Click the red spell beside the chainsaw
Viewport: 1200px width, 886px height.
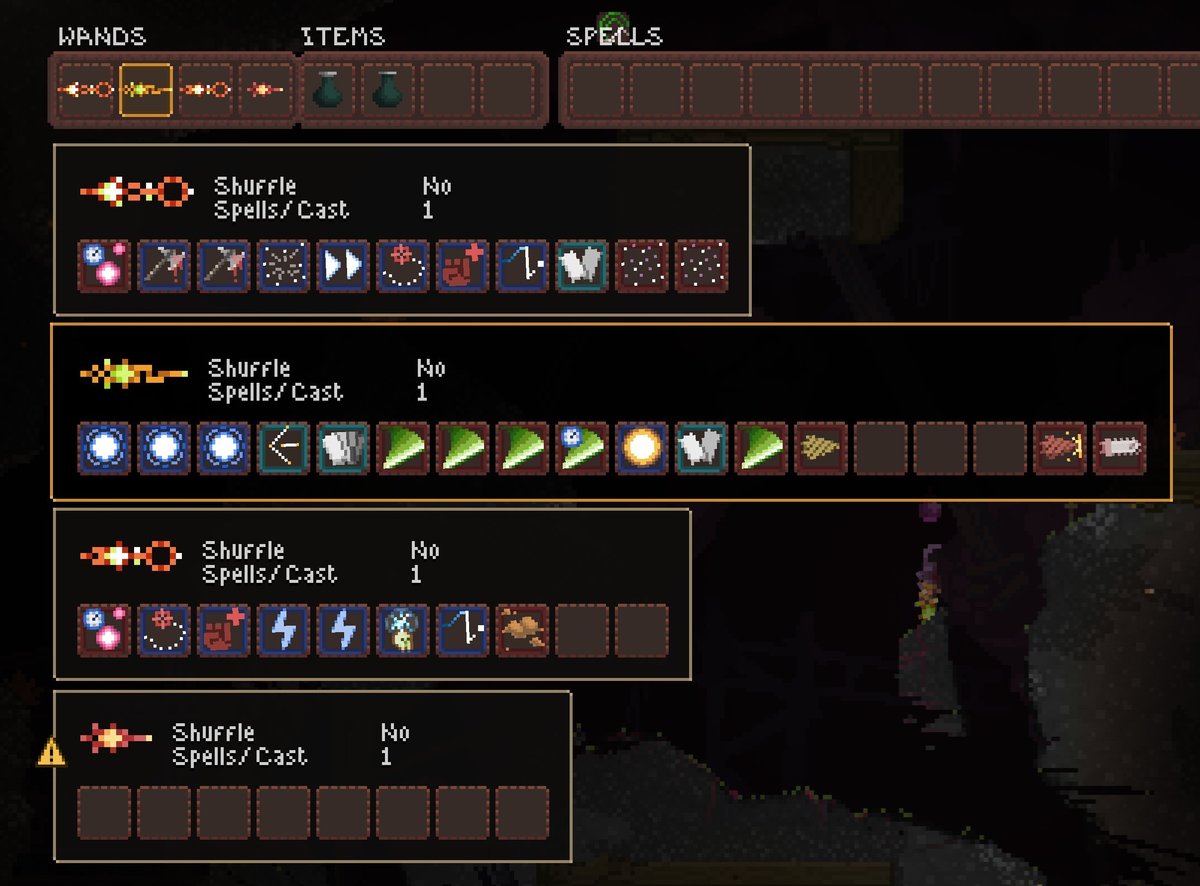point(1060,448)
